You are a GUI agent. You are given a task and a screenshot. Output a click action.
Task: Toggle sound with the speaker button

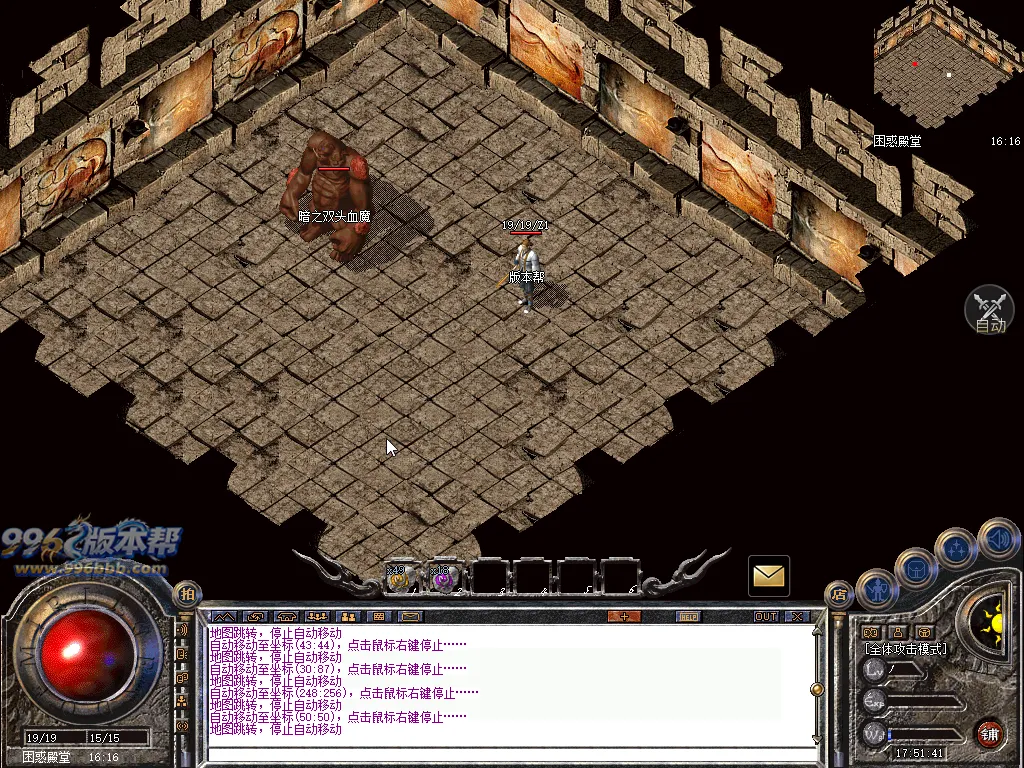point(997,539)
